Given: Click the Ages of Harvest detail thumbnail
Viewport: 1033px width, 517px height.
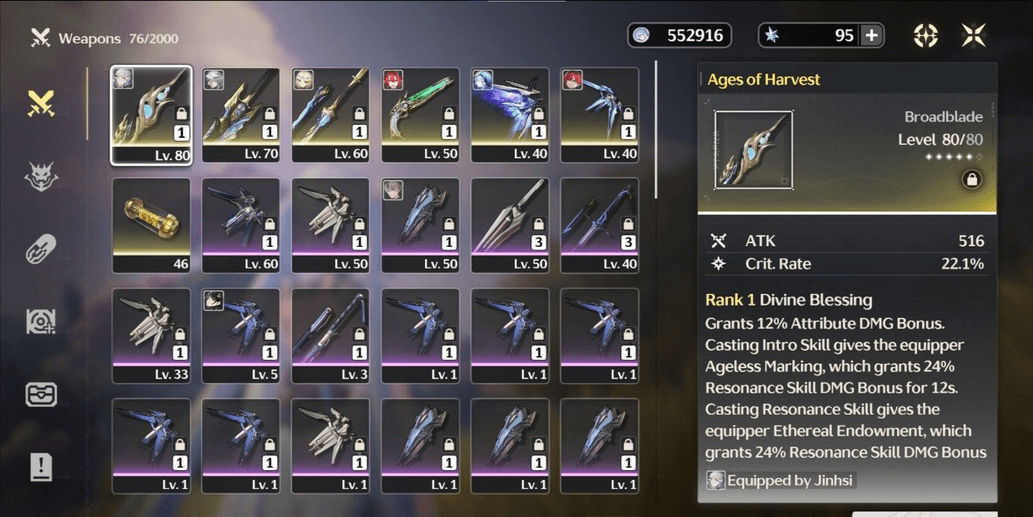Looking at the screenshot, I should tap(753, 150).
